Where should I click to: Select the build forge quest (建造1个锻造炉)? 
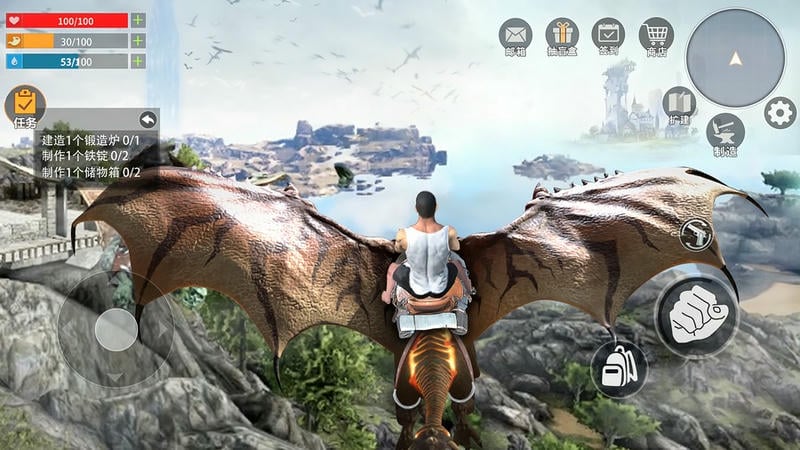[91, 141]
